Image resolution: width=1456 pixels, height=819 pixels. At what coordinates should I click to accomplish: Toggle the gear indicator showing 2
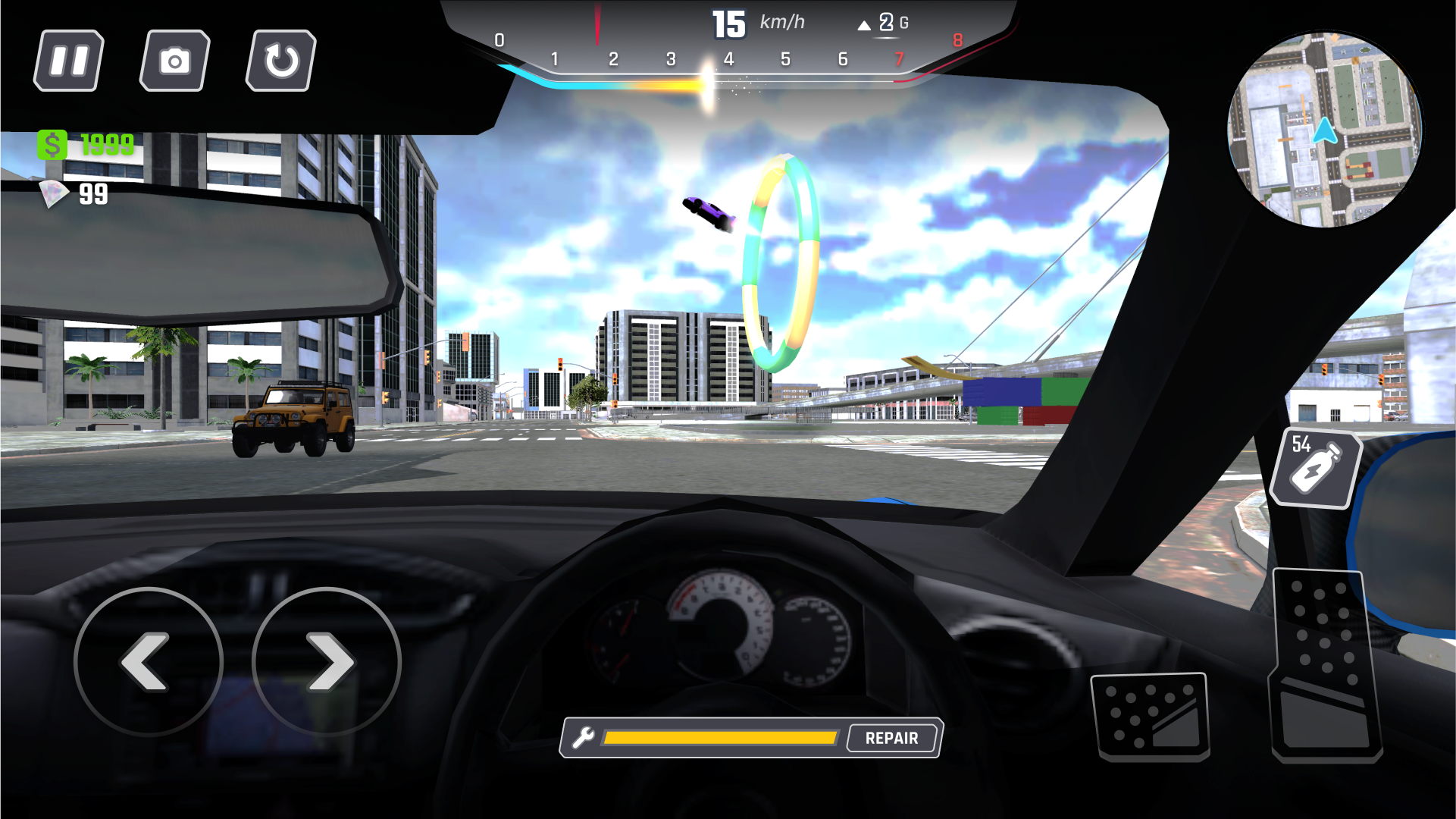[x=885, y=22]
